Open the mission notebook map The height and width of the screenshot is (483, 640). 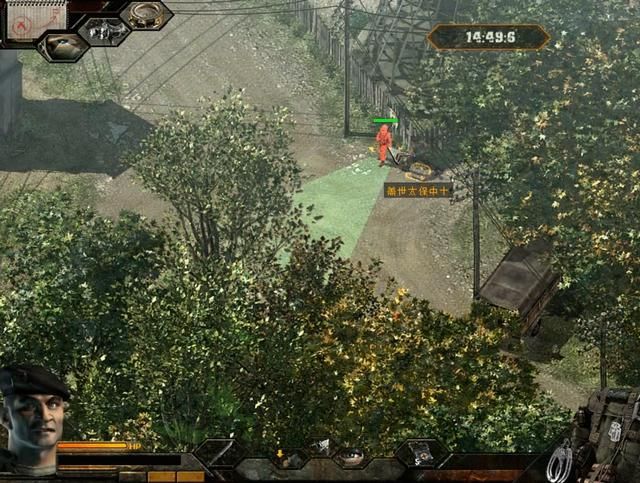coord(33,18)
